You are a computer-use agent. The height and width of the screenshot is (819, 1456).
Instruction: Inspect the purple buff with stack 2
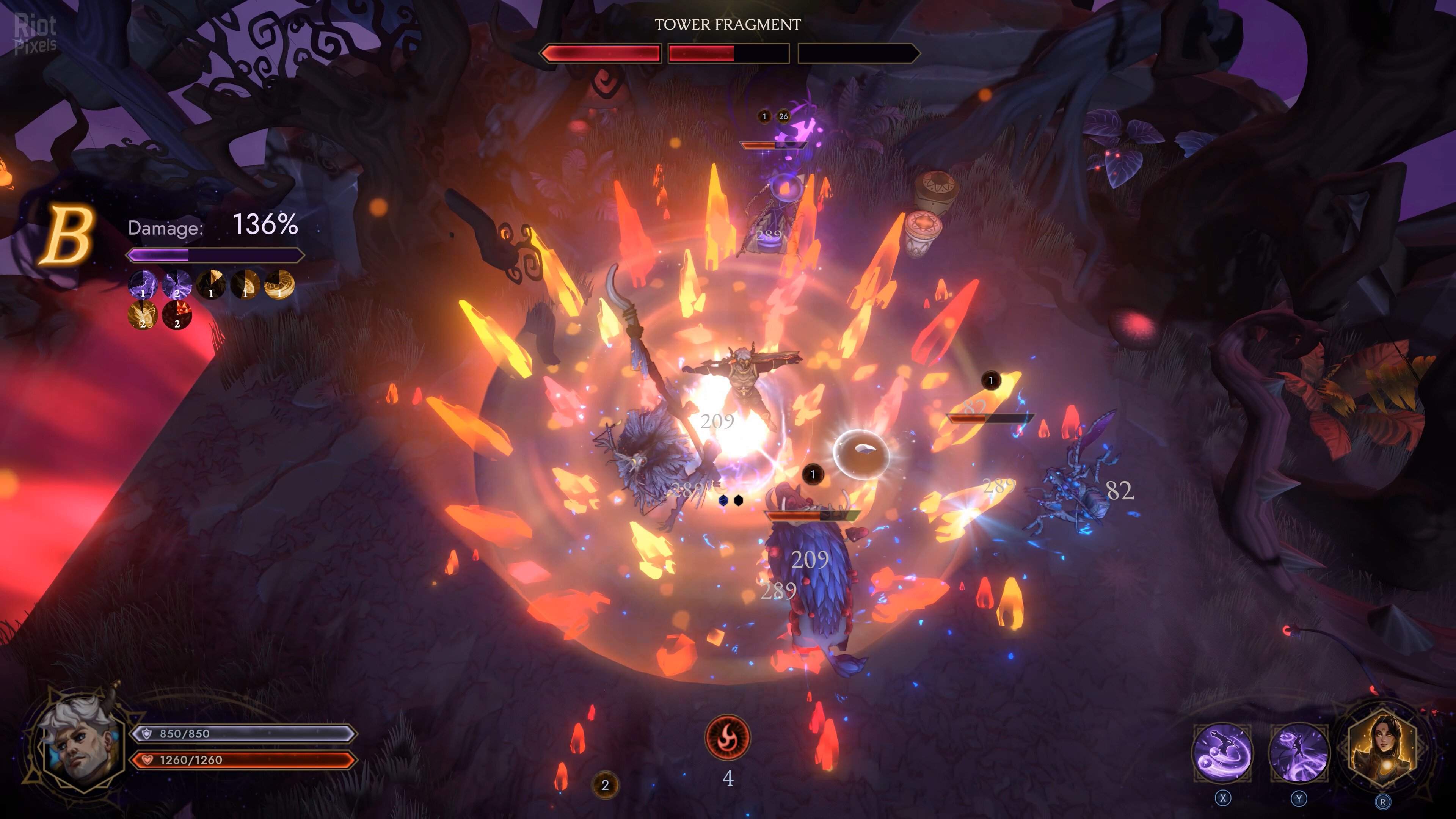click(x=177, y=284)
